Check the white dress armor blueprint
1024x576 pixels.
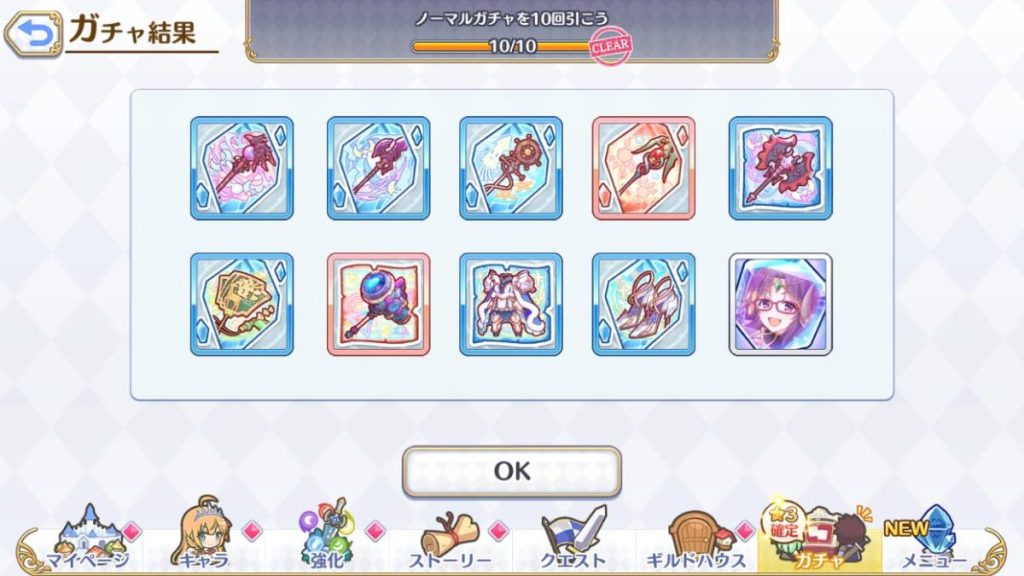[x=511, y=304]
